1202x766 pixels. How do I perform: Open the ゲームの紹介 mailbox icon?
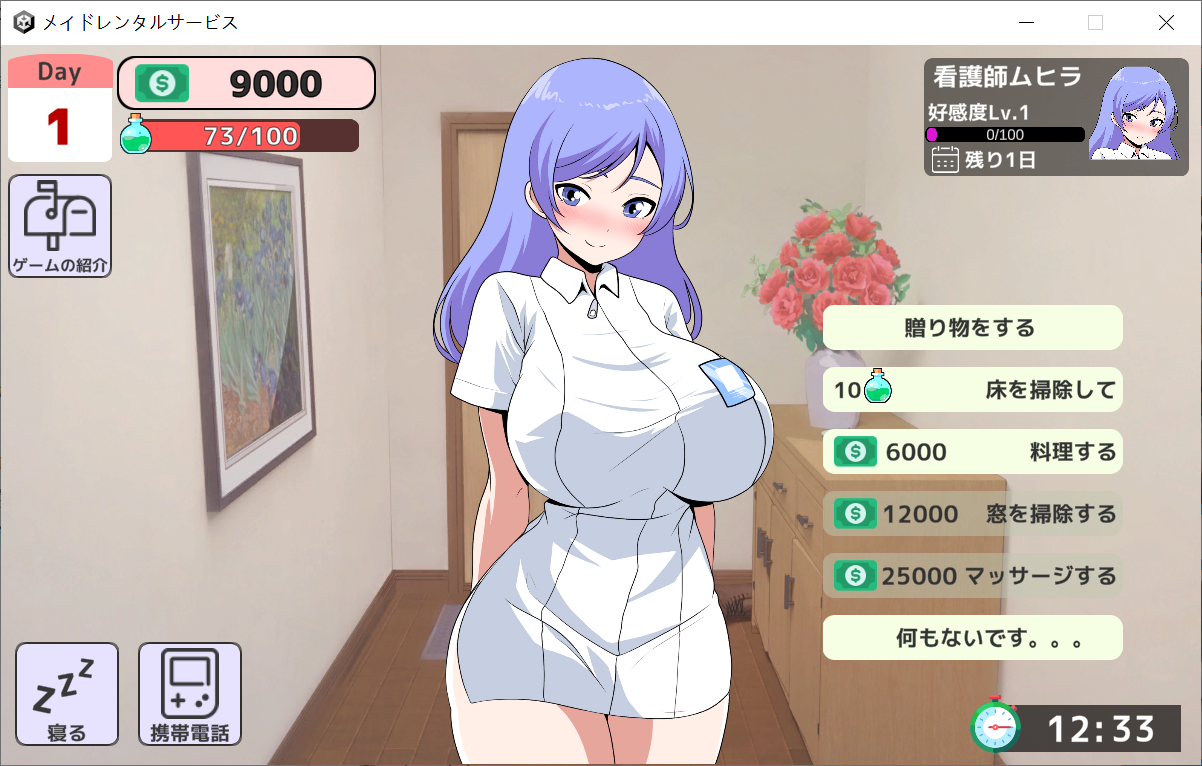pos(60,226)
